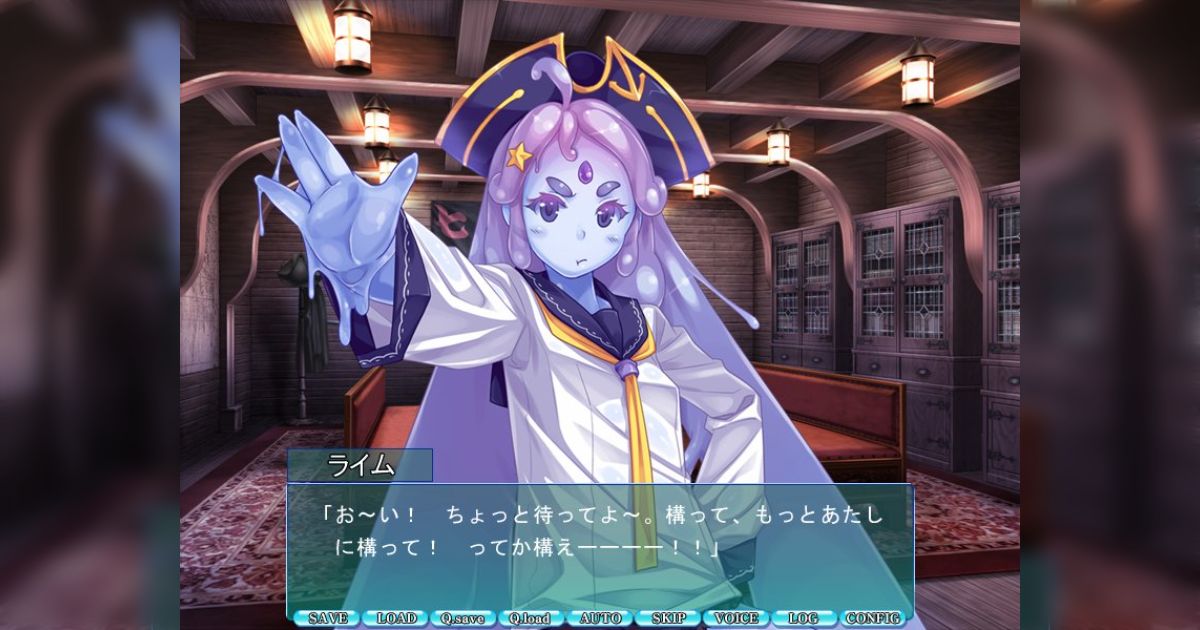Open the SAVE menu
This screenshot has width=1200, height=630.
(327, 618)
